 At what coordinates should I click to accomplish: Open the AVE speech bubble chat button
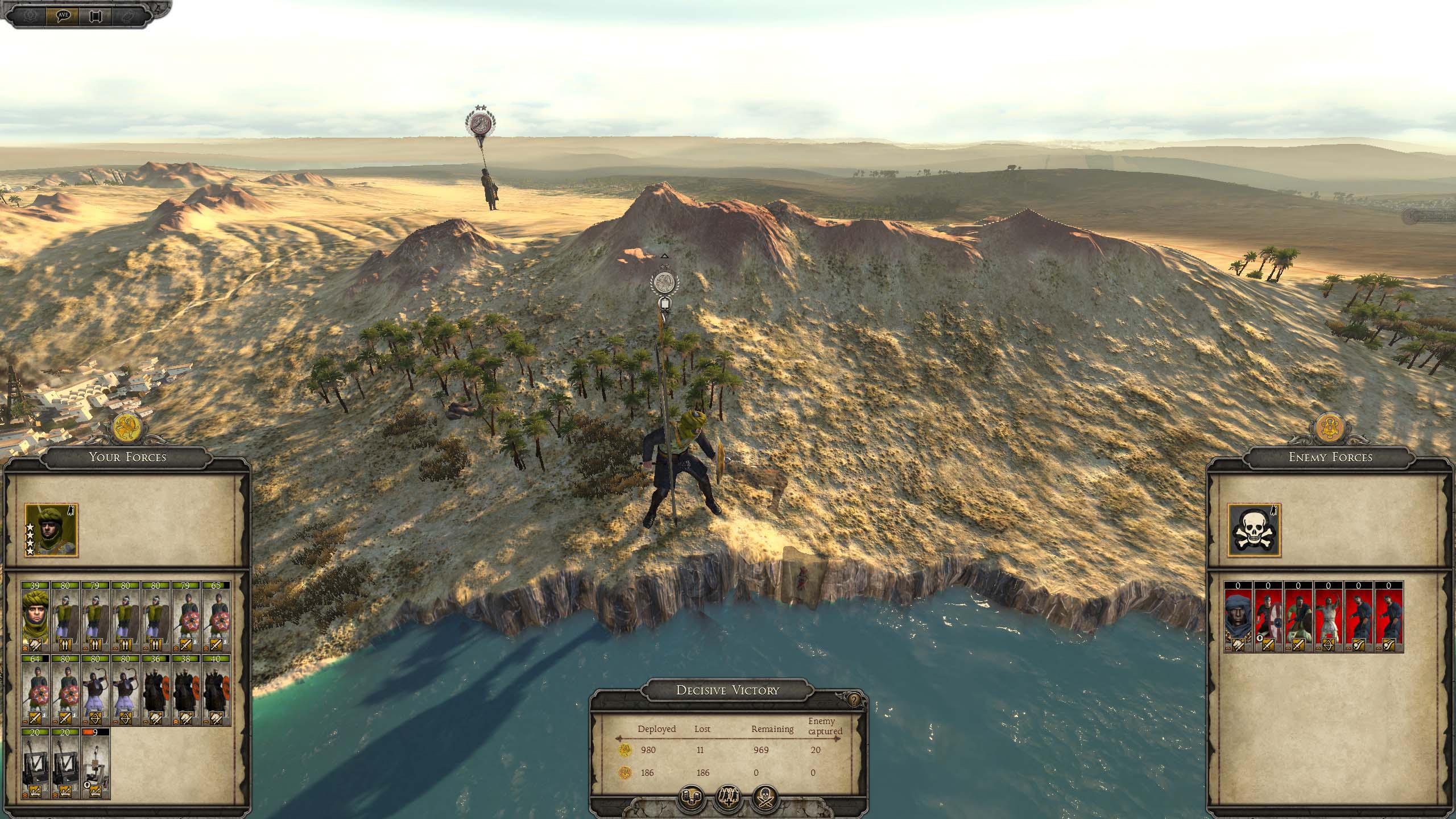click(x=63, y=15)
